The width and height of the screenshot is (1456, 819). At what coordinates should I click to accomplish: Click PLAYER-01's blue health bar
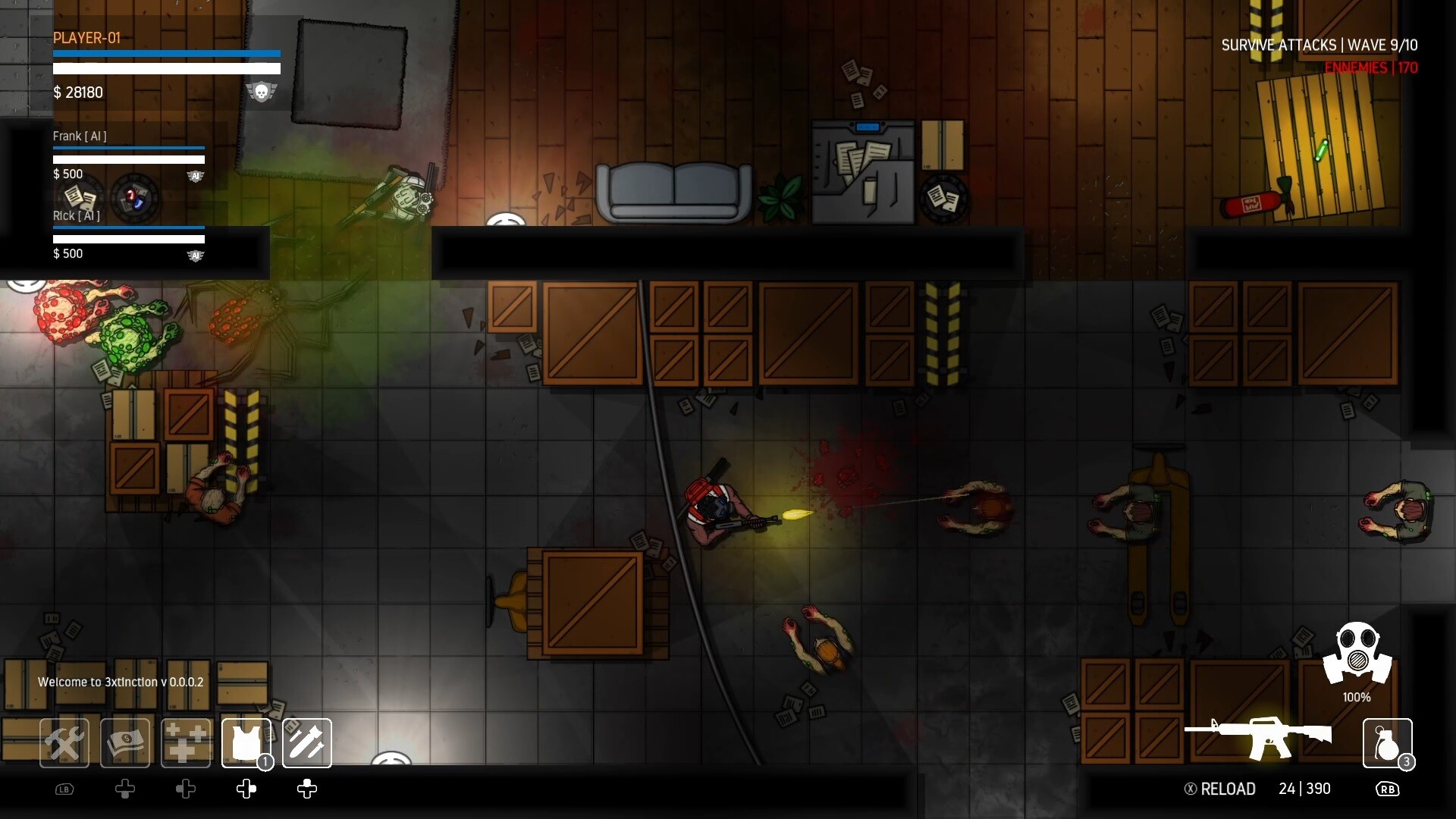(166, 54)
